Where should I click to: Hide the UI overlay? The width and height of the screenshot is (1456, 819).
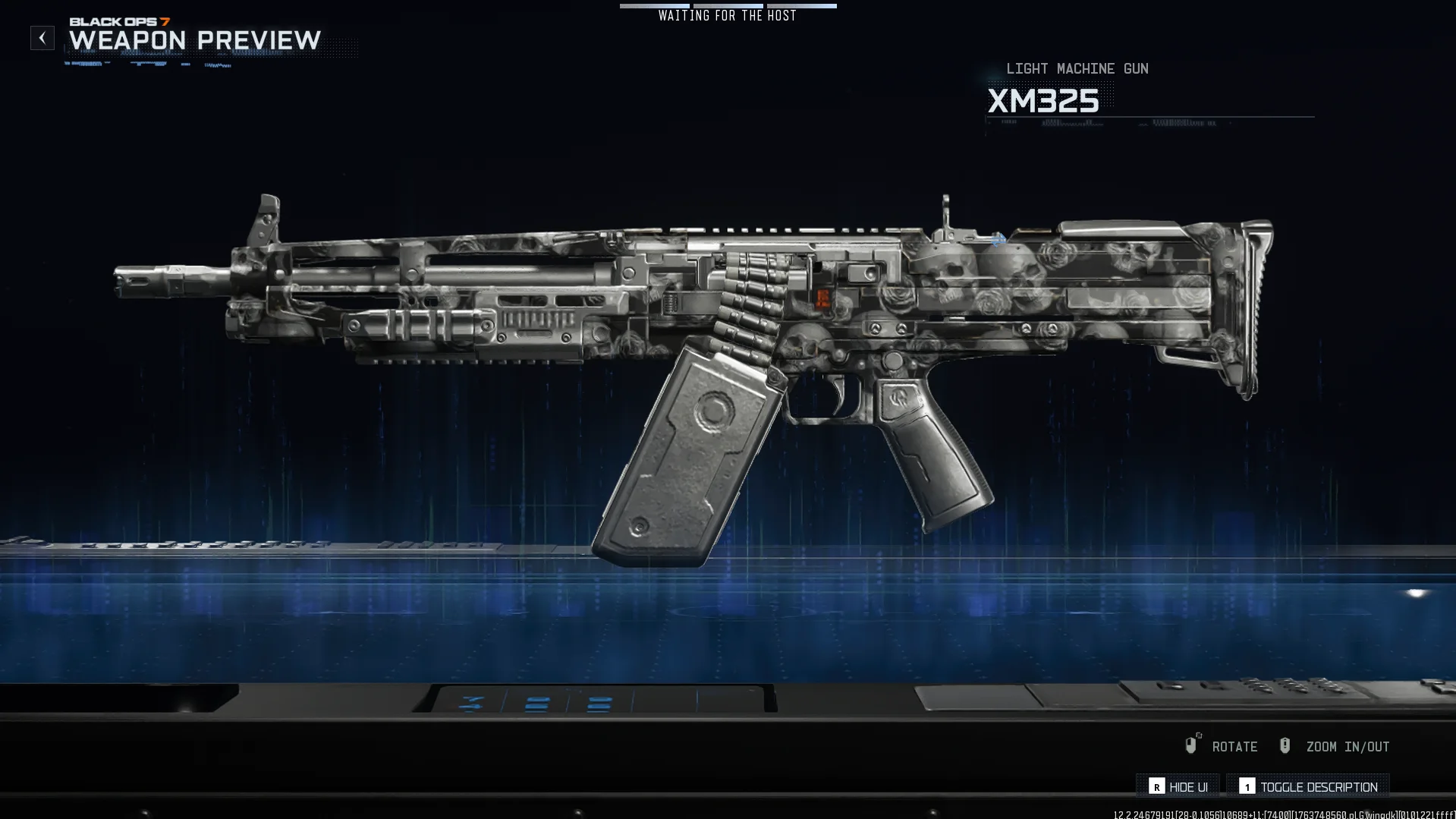tap(1178, 787)
